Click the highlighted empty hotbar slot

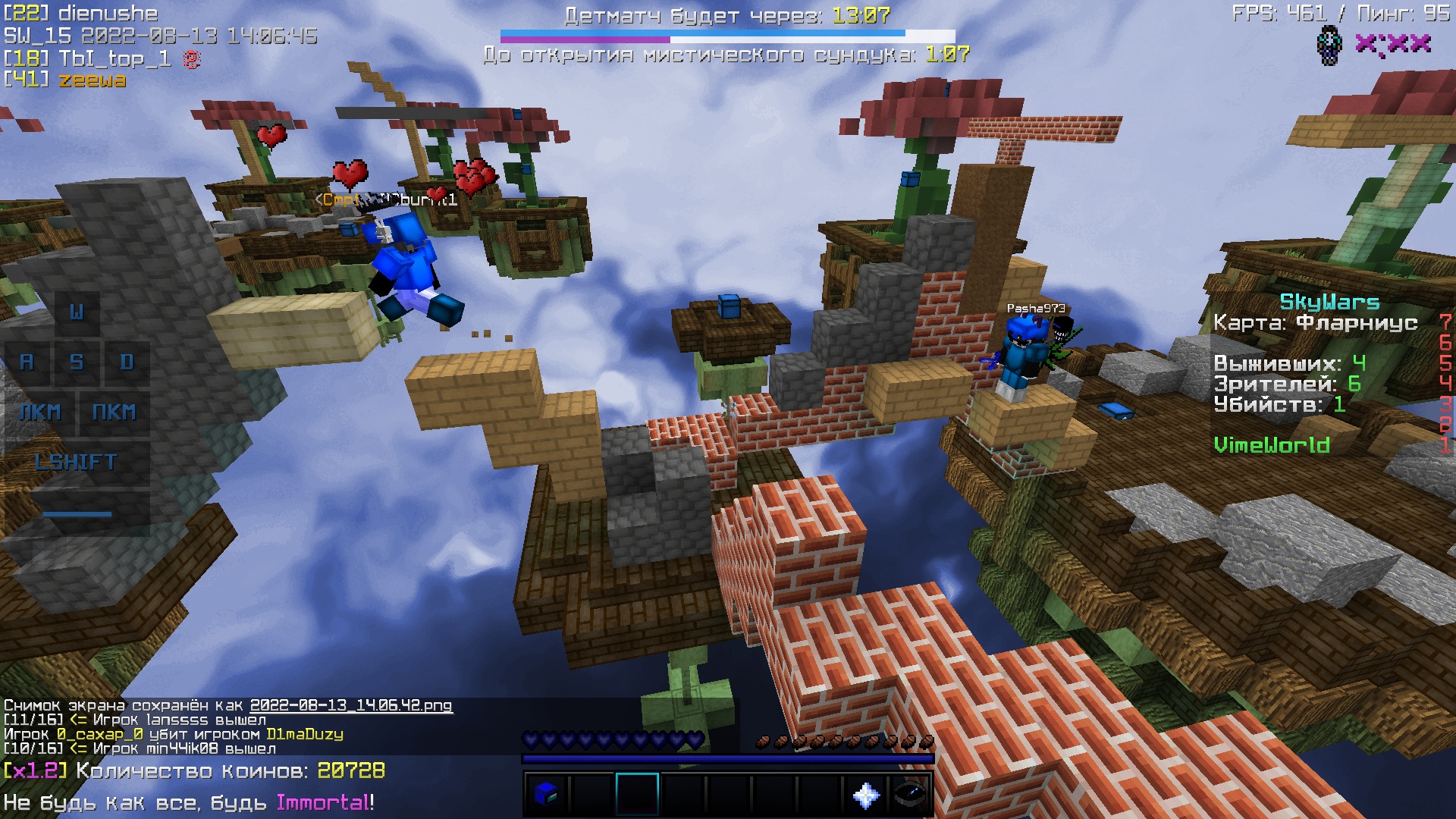[x=637, y=794]
